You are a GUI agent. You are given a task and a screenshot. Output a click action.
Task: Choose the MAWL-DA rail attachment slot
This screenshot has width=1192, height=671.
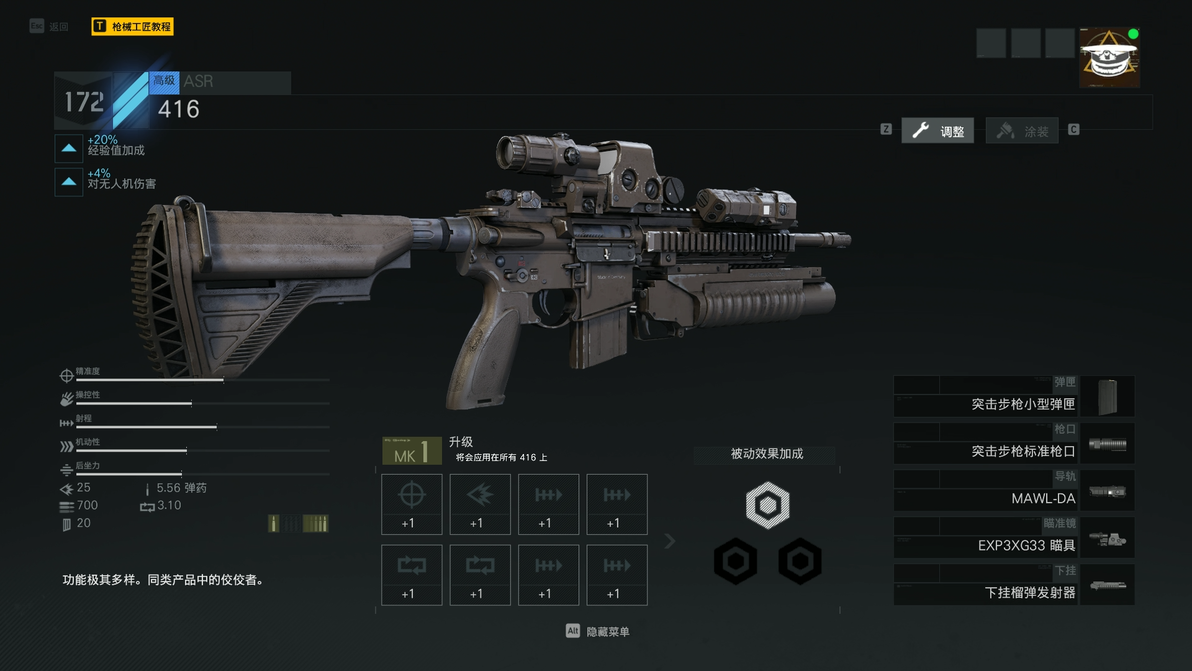(1013, 491)
